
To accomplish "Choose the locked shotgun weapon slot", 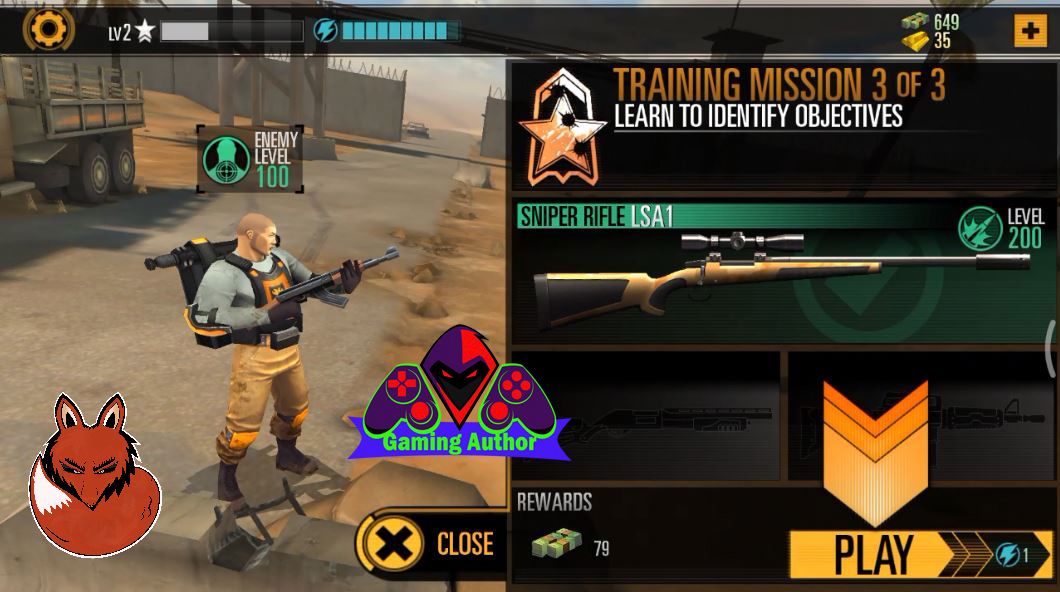I will pyautogui.click(x=646, y=414).
